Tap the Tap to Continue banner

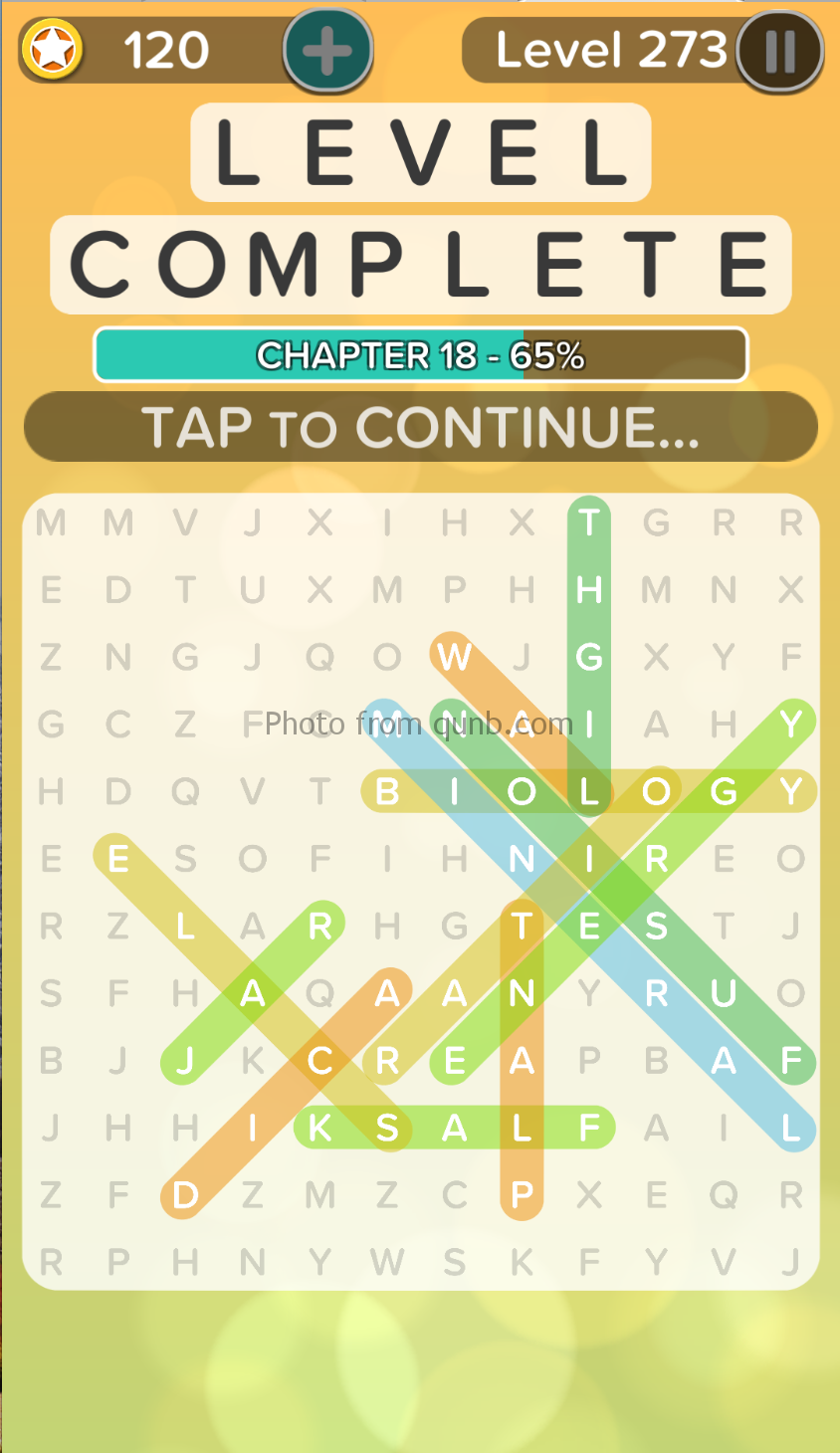[420, 427]
